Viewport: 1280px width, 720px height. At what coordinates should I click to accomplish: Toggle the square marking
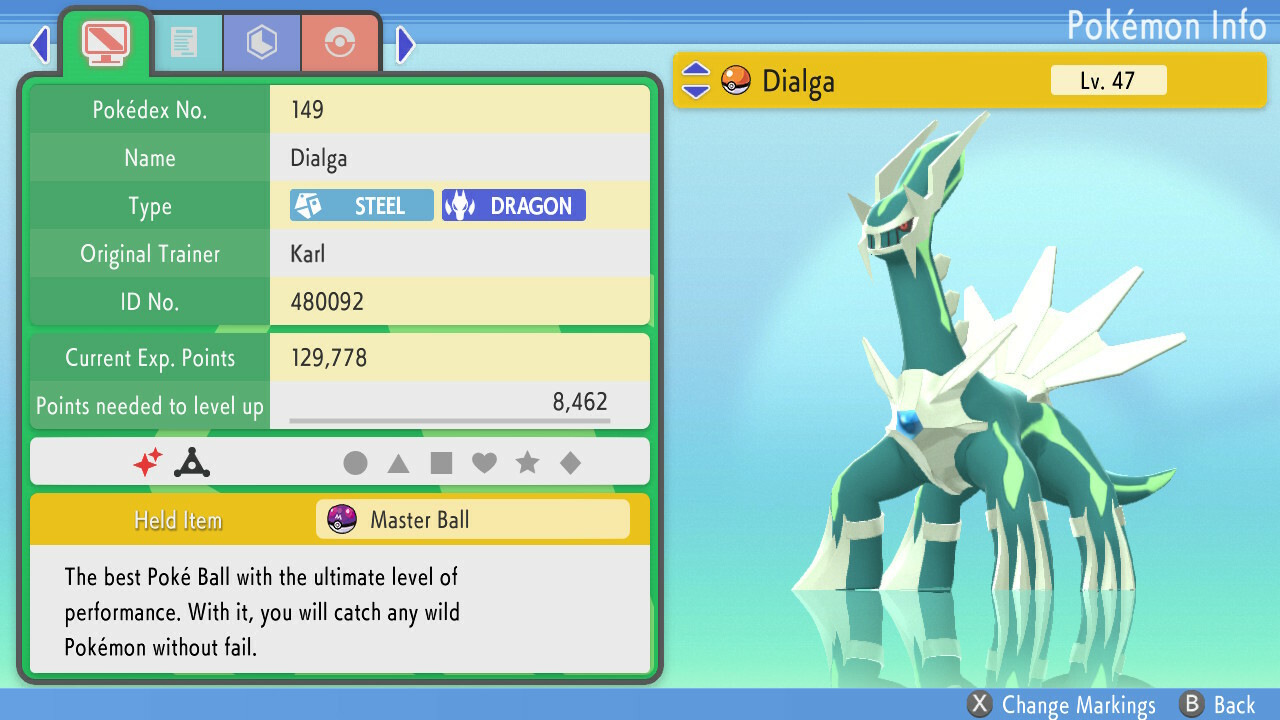point(440,462)
